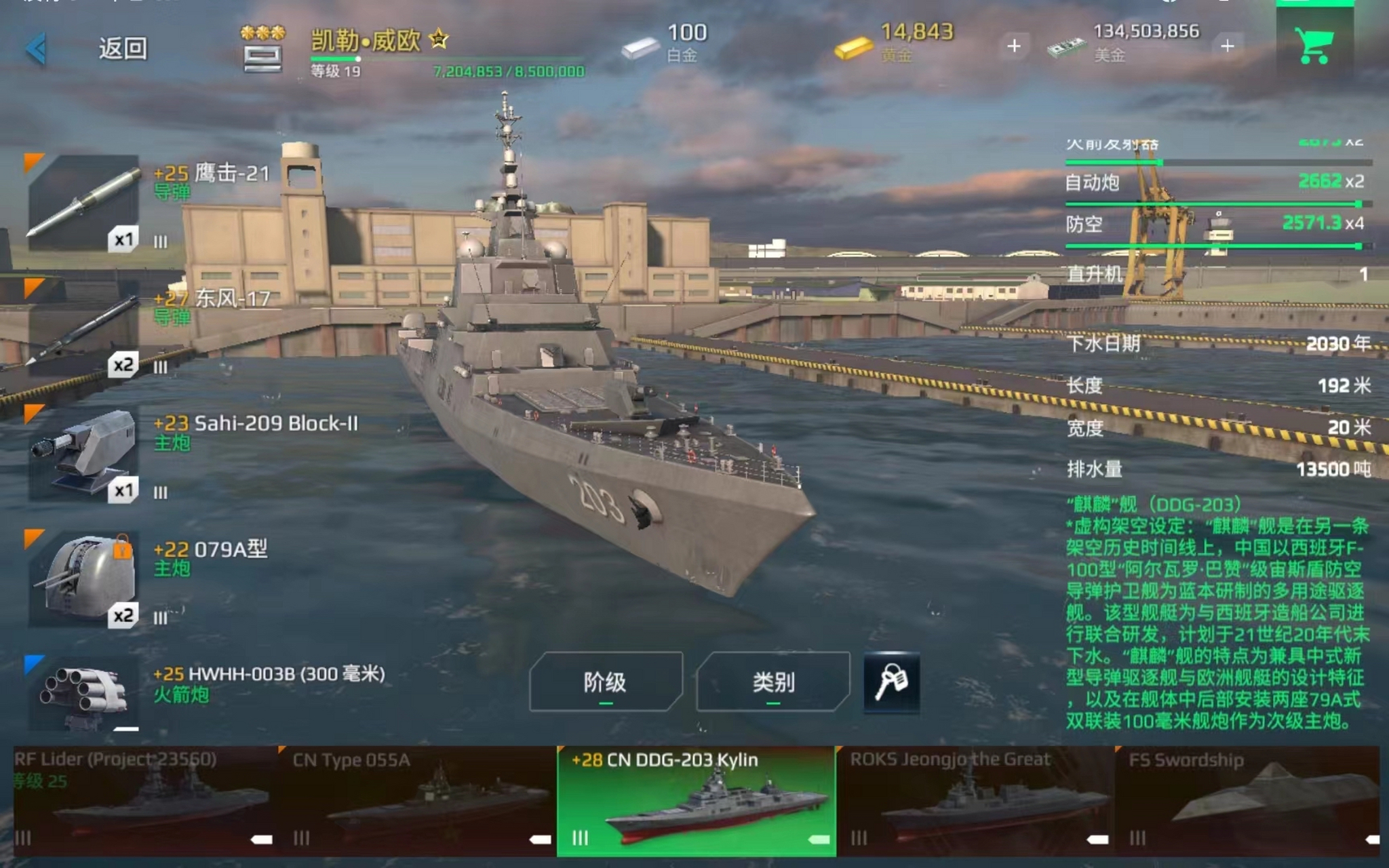Select the CN DDG-203 Kylin ship card
This screenshot has width=1389, height=868.
tap(696, 802)
